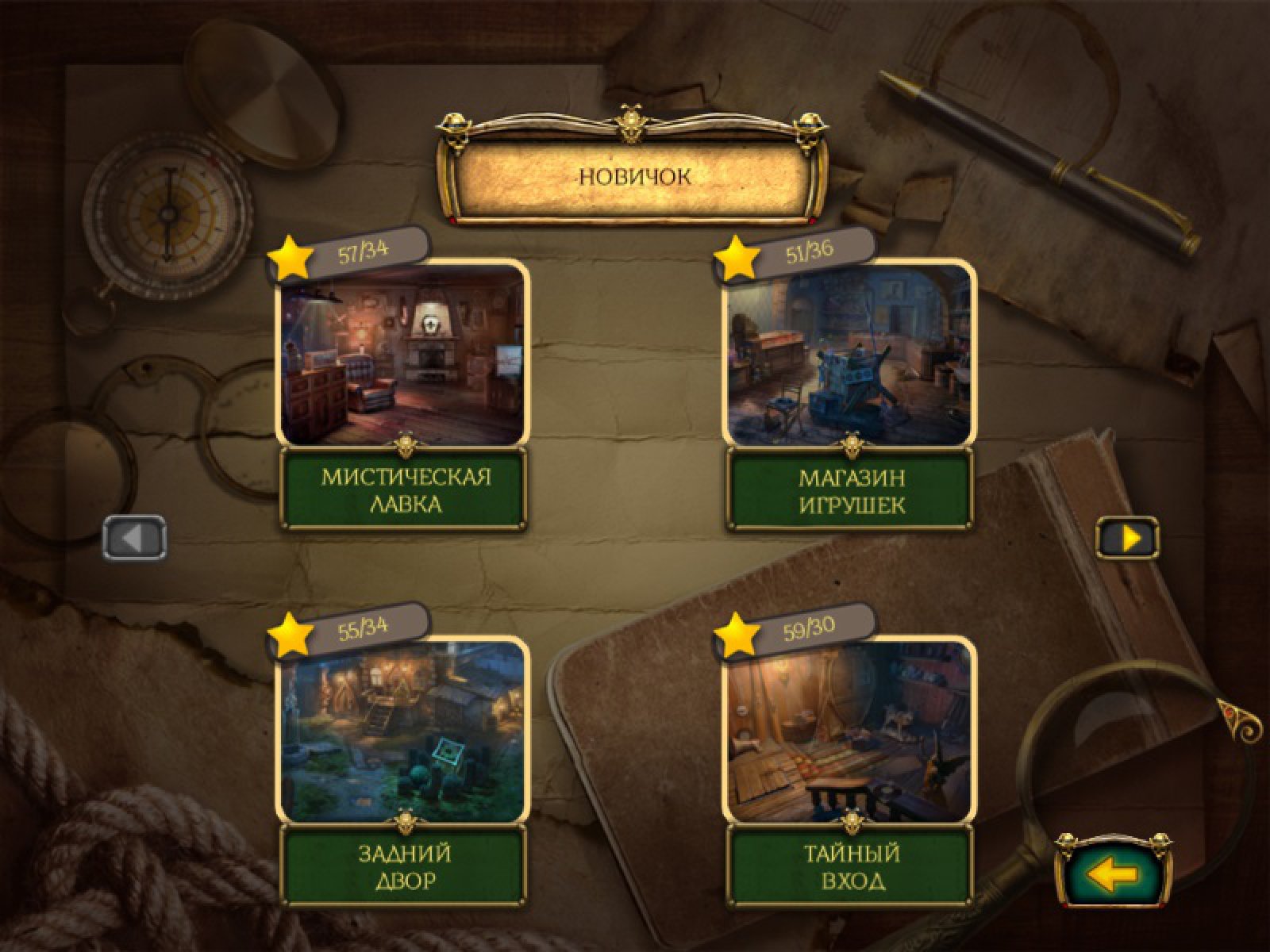Screen dimensions: 1270x952
Task: Select the Магазин игрушек level picture
Action: (849, 355)
